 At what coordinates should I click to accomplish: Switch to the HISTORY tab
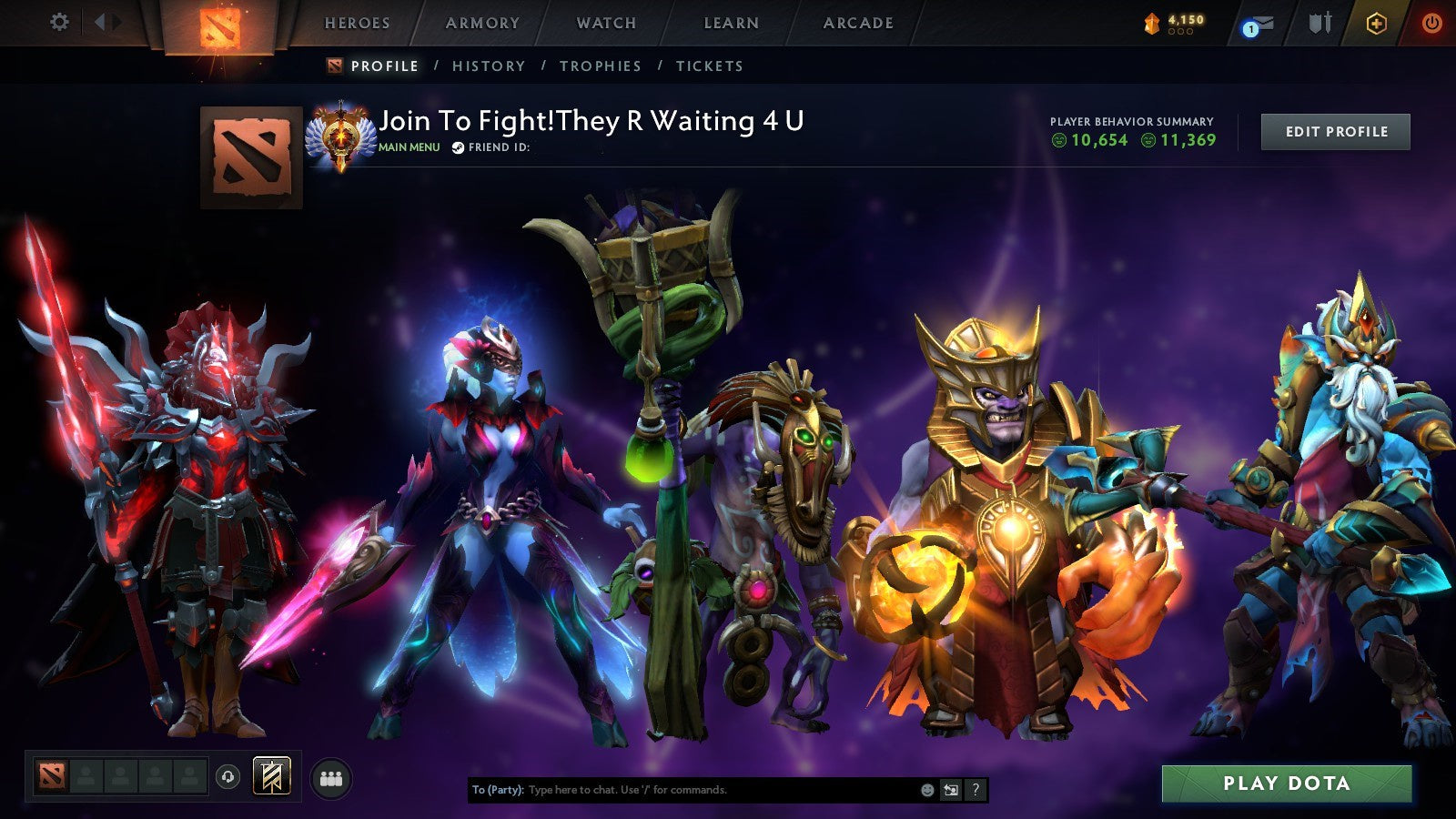tap(488, 66)
